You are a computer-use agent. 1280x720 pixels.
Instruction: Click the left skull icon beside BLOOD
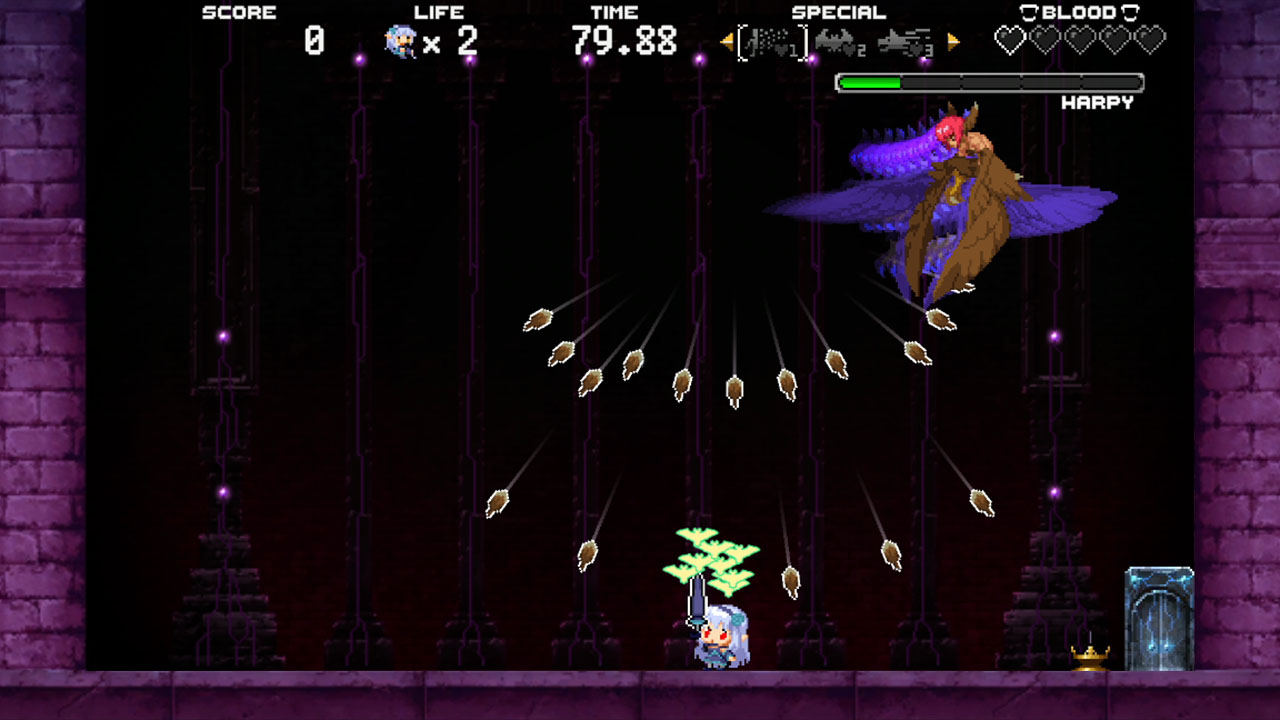[1030, 12]
